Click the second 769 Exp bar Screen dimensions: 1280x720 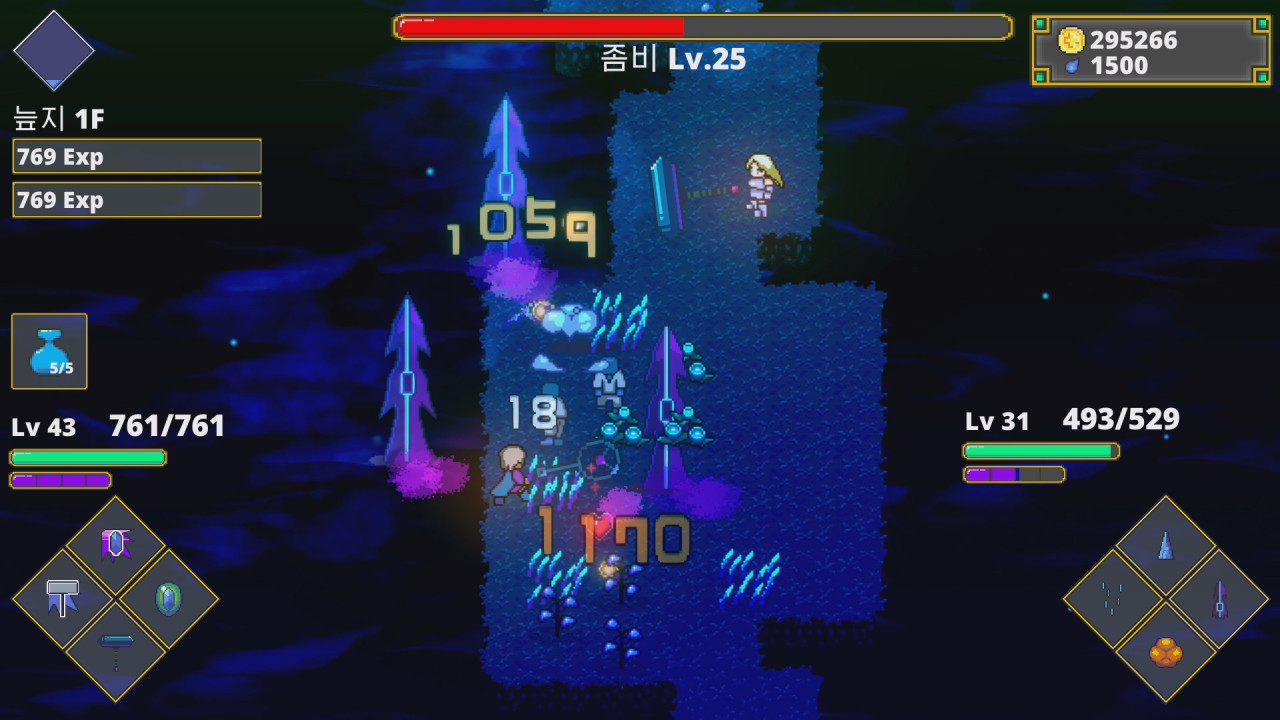pos(136,200)
